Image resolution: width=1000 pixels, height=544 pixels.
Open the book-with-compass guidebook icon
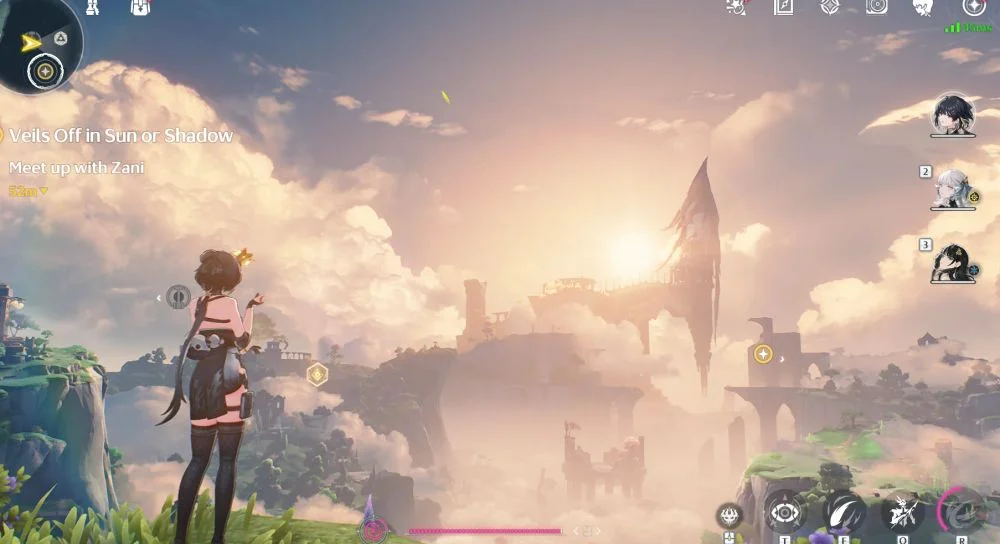pos(783,7)
